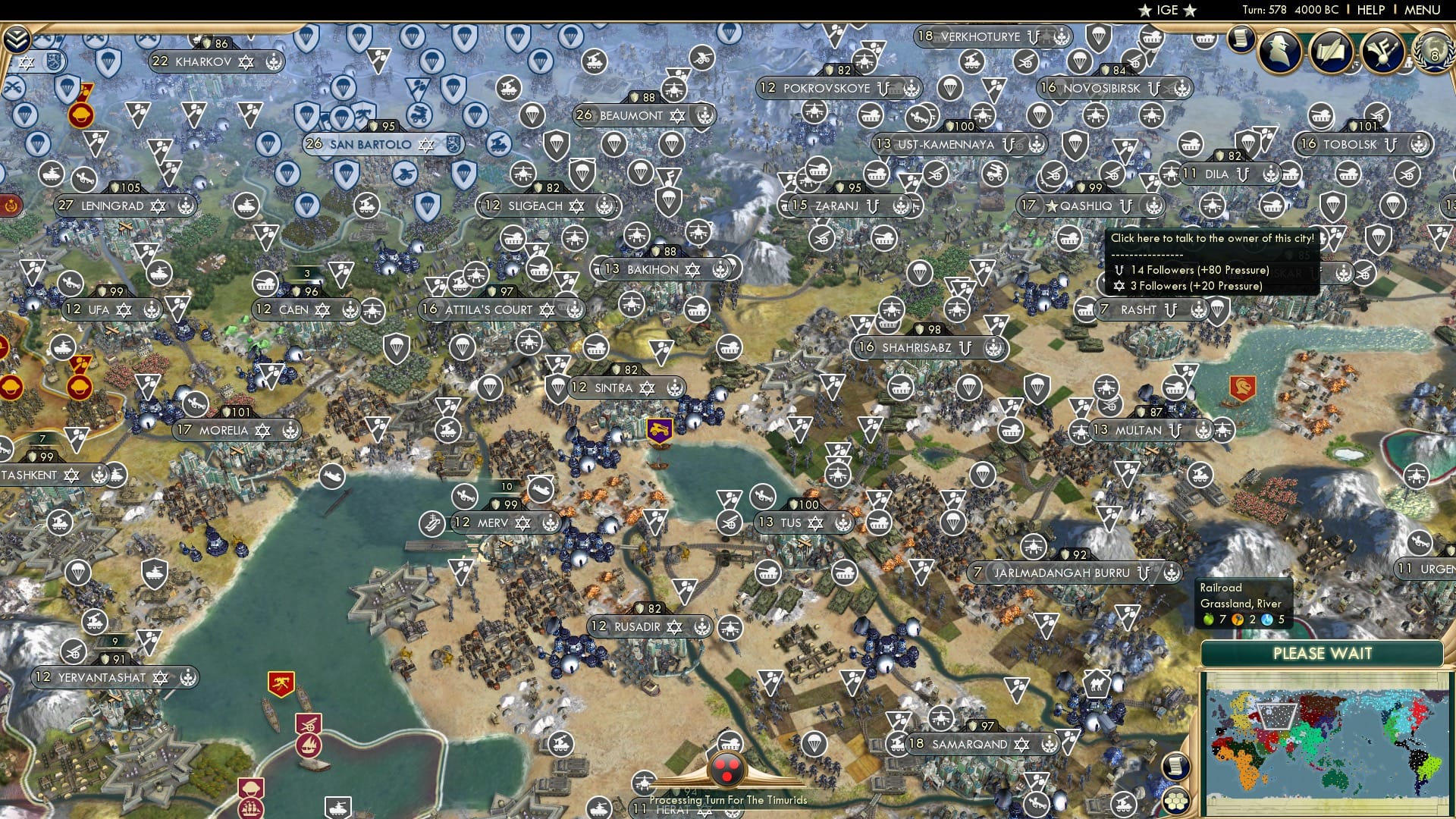1456x819 pixels.
Task: Open the Espionage overview spy icon
Action: pyautogui.click(x=1280, y=52)
